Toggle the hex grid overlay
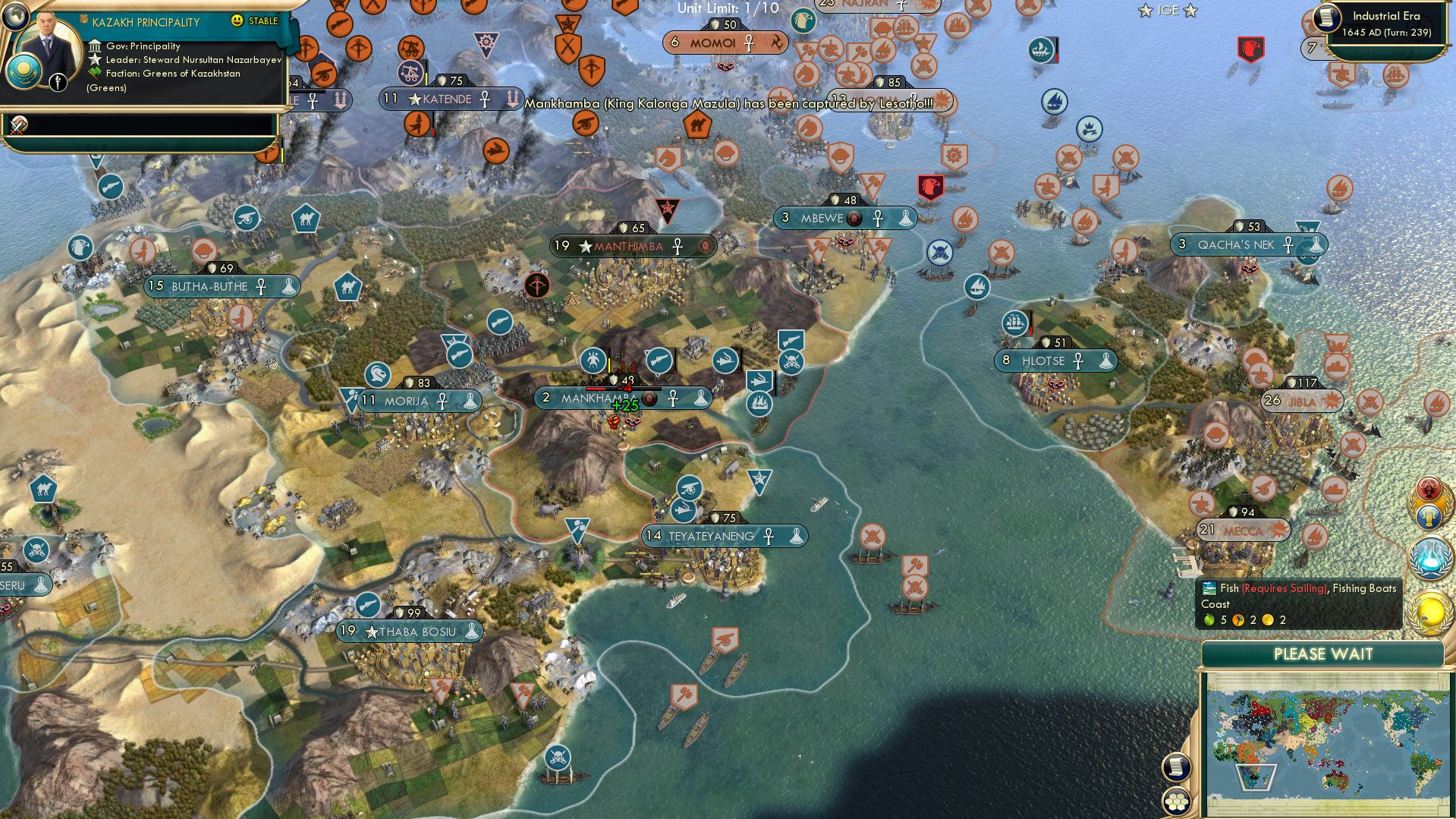1456x819 pixels. 1177,802
